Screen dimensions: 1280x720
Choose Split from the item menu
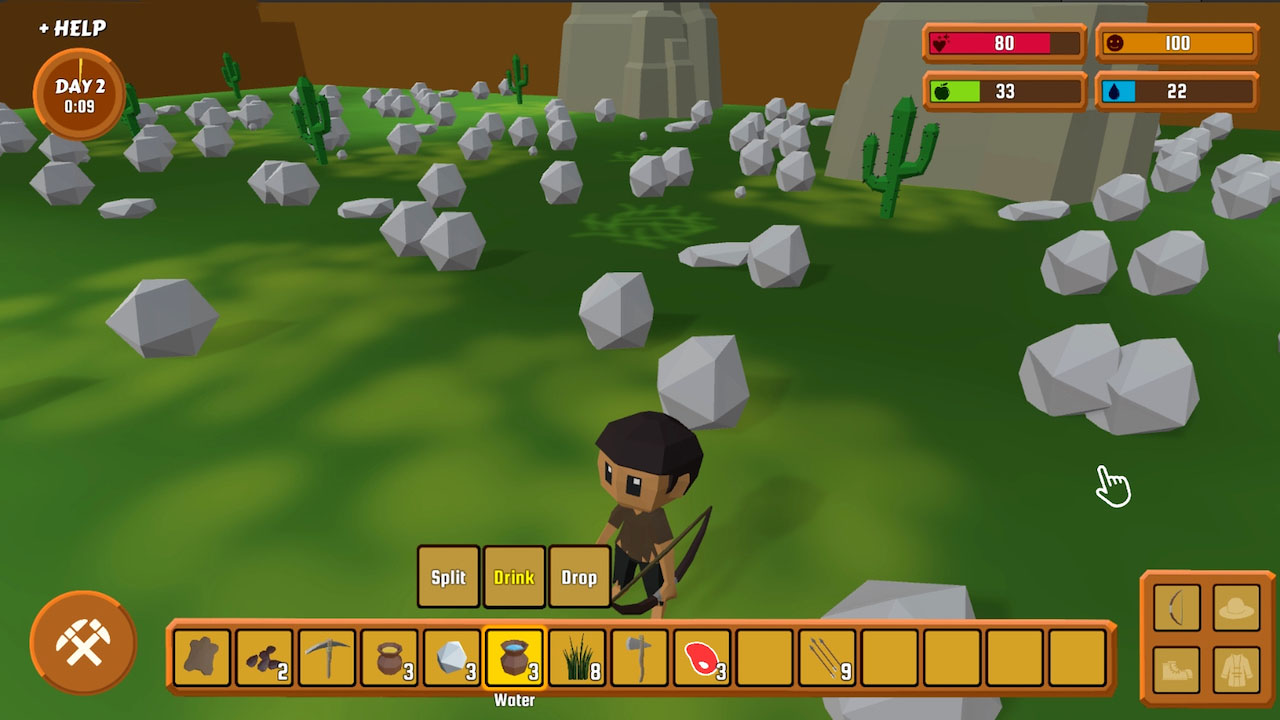(448, 577)
